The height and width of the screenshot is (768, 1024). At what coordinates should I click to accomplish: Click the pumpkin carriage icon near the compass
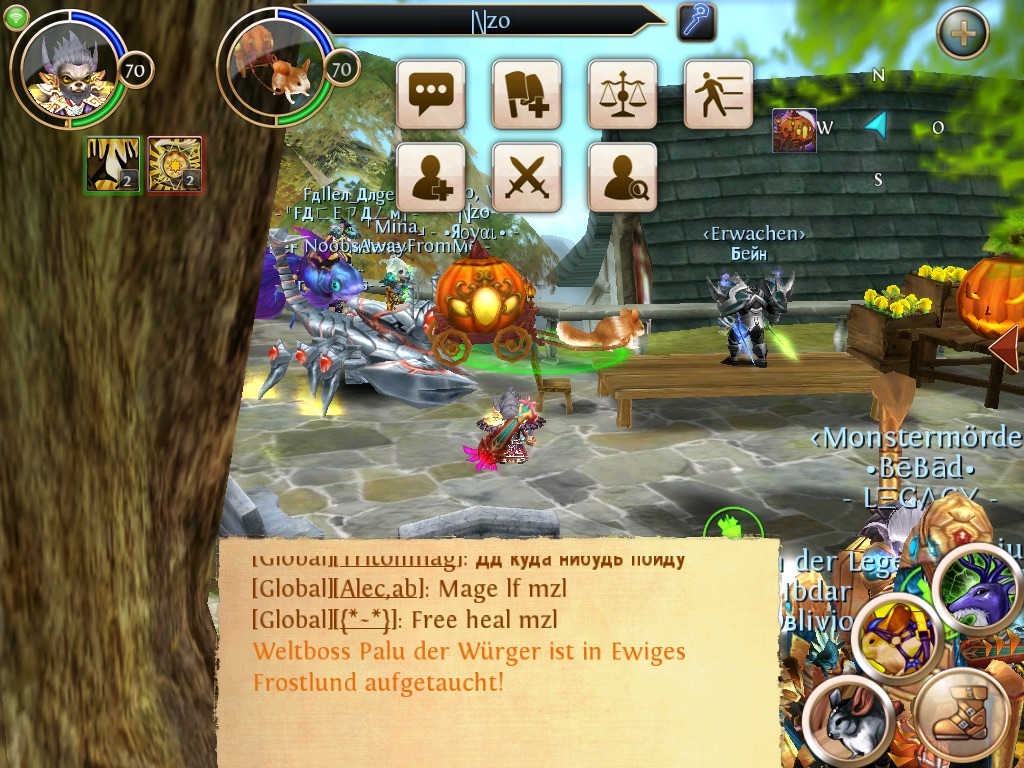(x=794, y=131)
